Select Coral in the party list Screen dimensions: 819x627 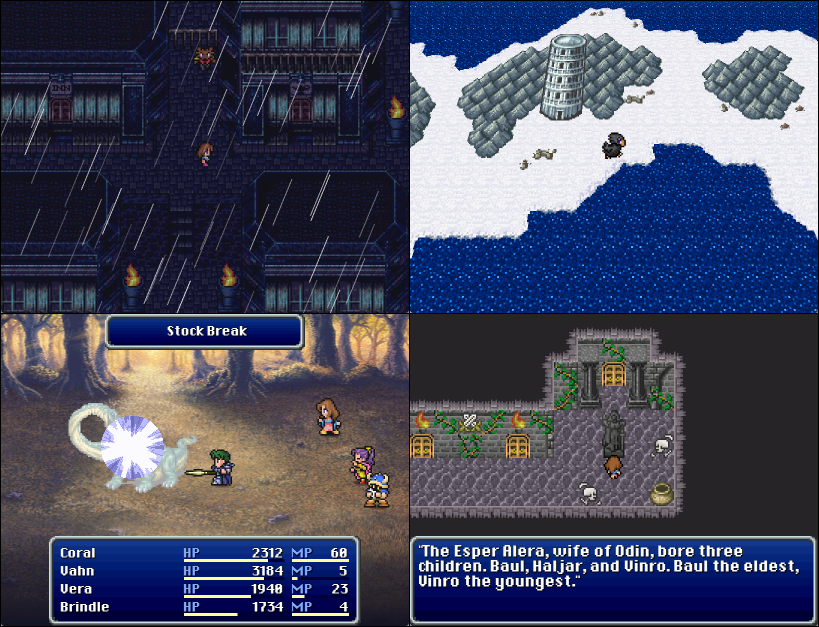tap(78, 553)
